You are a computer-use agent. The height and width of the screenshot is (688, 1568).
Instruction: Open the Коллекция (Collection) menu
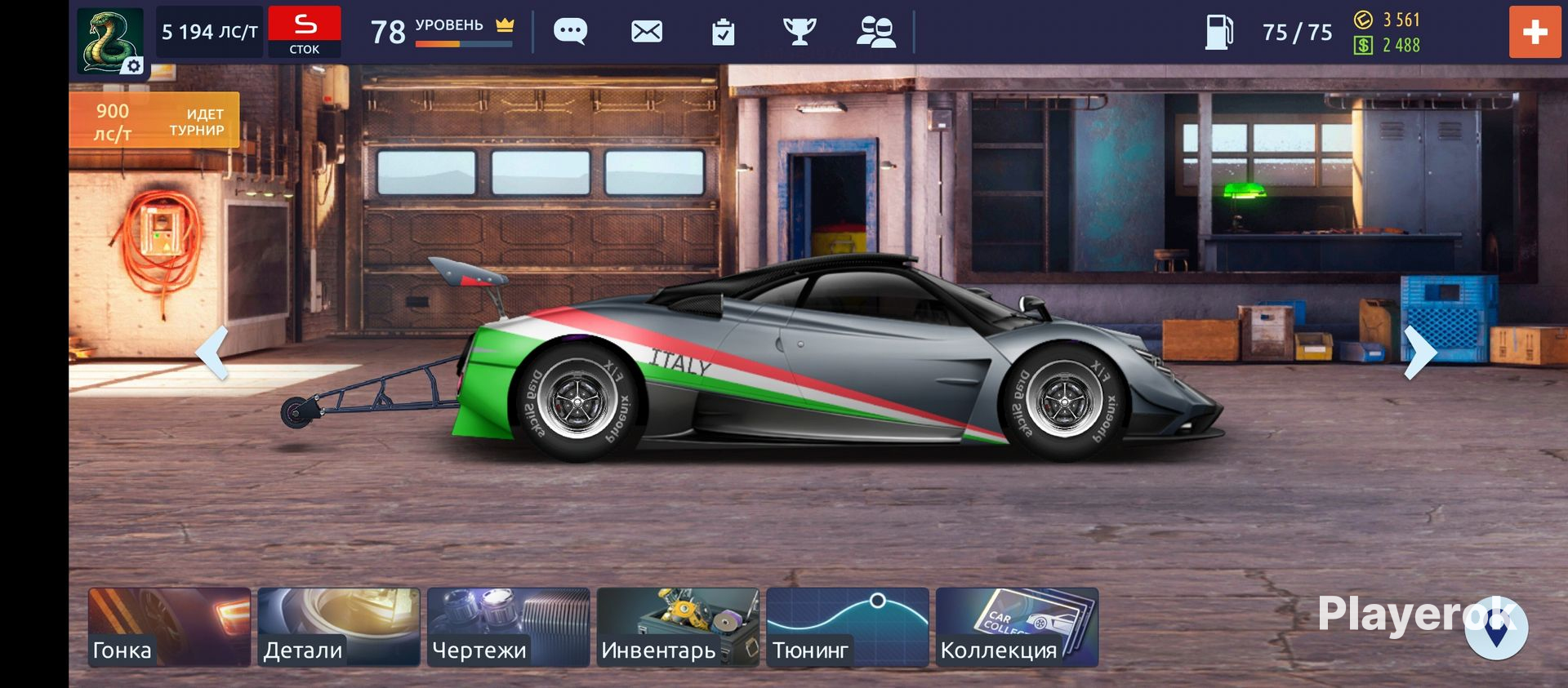point(1017,627)
